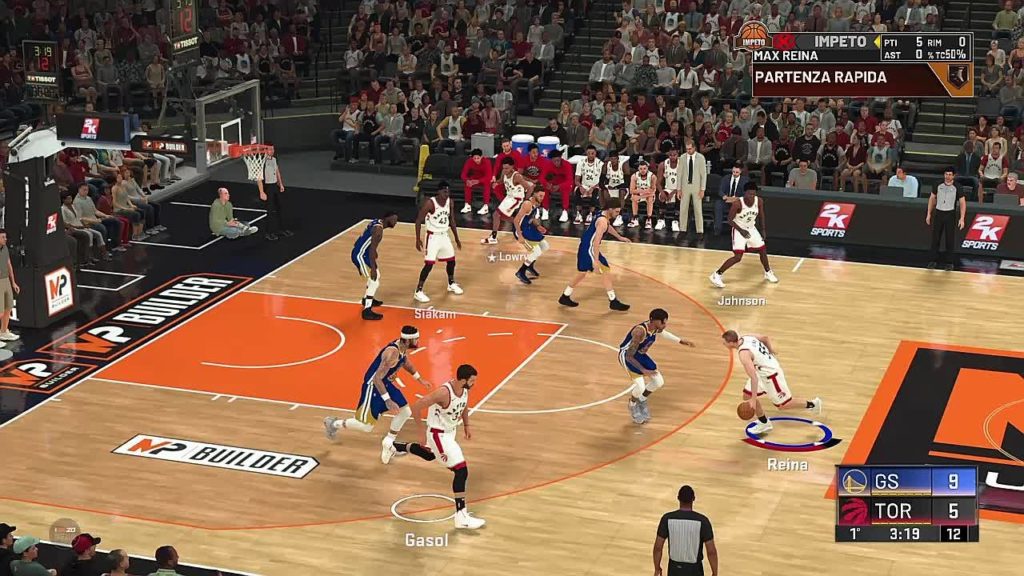Click the Impeto basketball badge icon

(753, 38)
